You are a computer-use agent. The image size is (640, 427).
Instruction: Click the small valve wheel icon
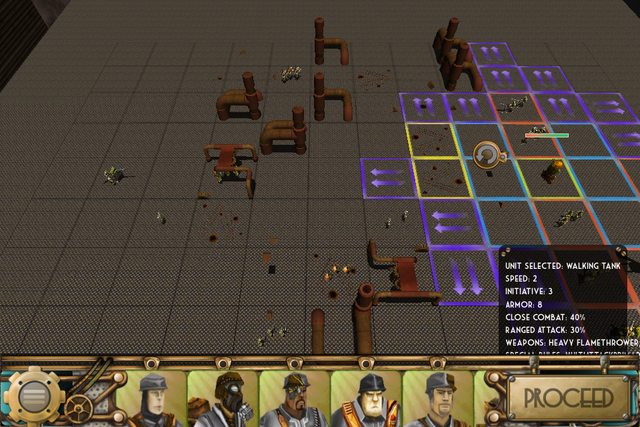77,407
